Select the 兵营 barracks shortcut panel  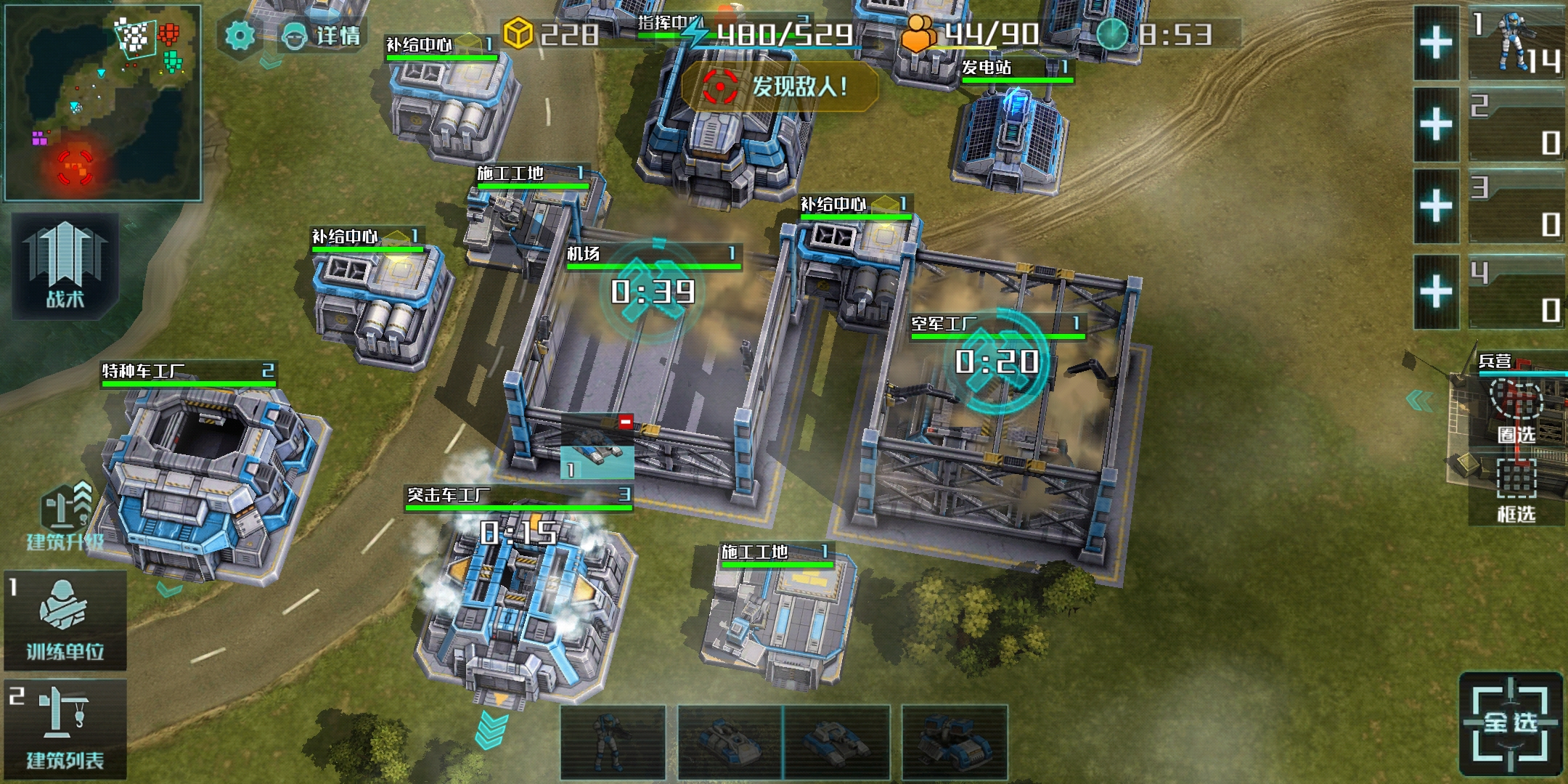pyautogui.click(x=1517, y=363)
